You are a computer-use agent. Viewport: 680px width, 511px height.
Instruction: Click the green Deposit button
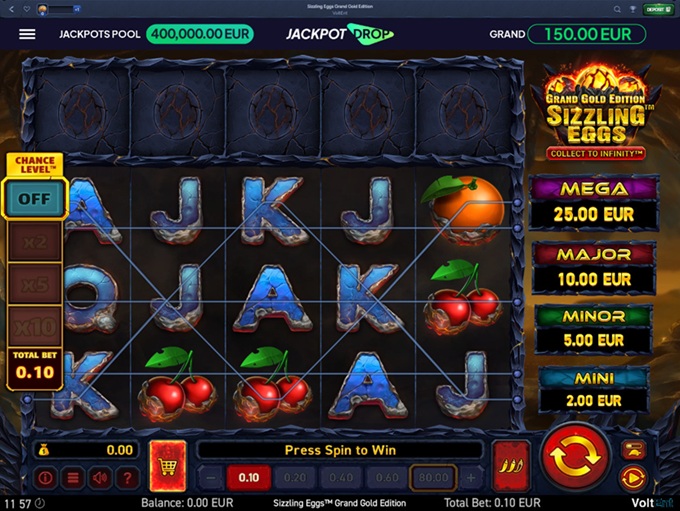(656, 9)
